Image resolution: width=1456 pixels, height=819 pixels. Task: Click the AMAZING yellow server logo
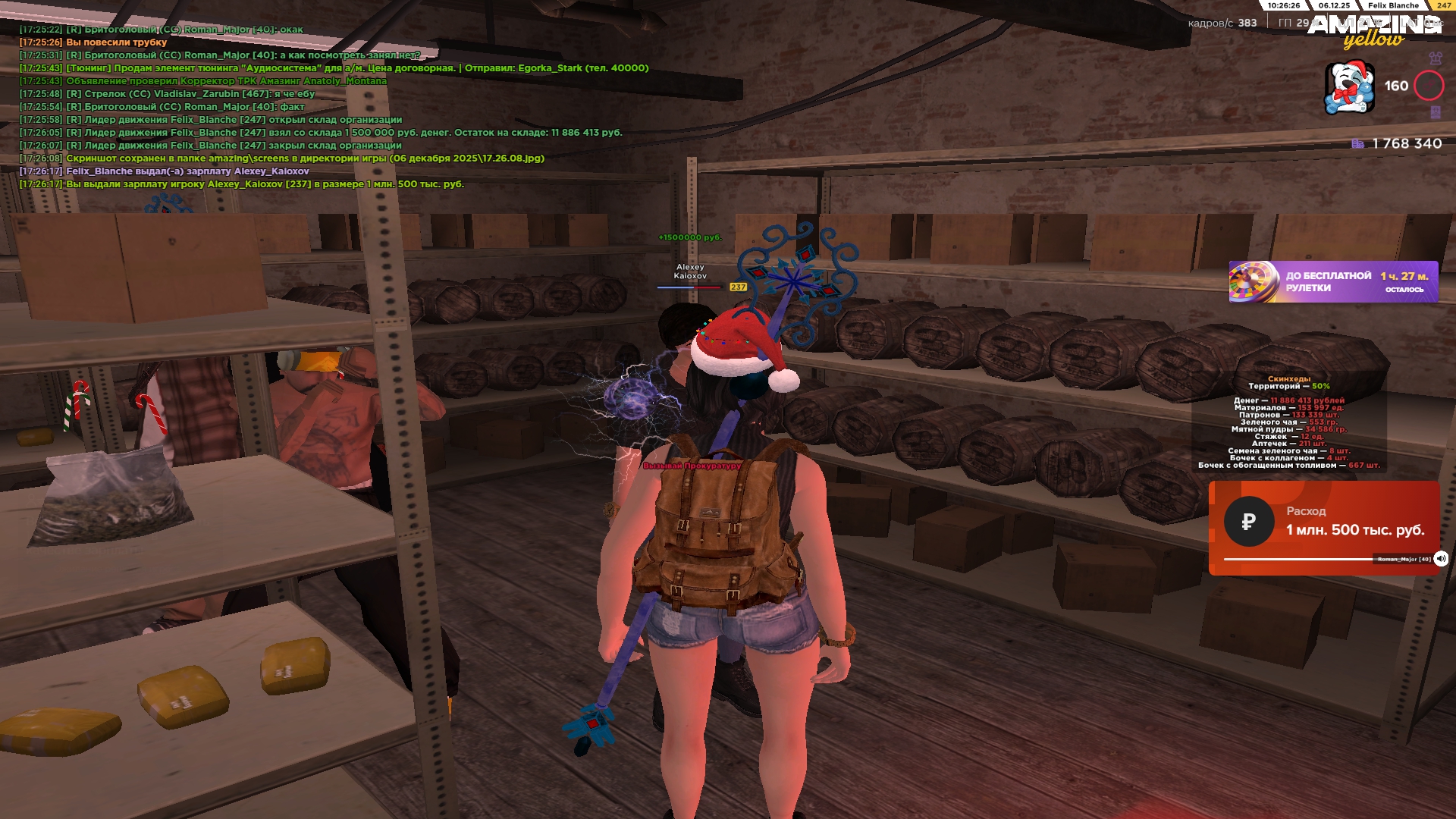click(x=1373, y=30)
